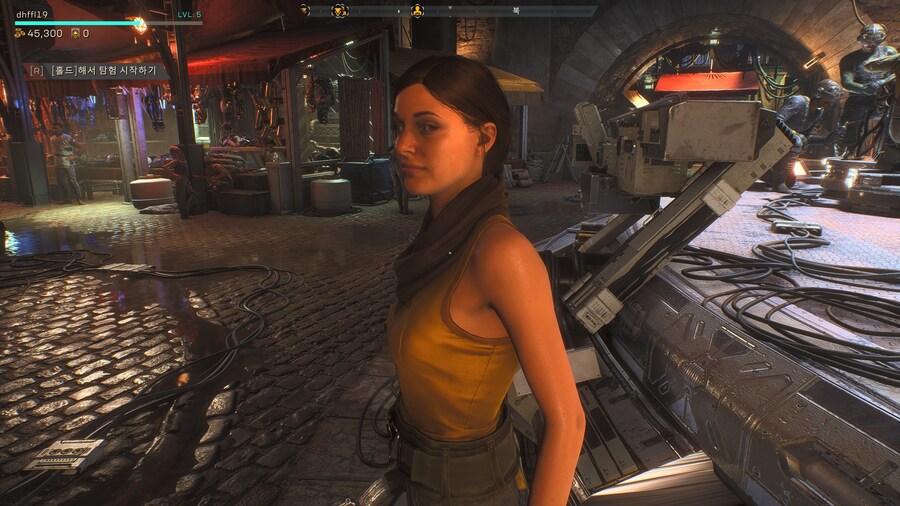The image size is (900, 506).
Task: Select the large highlighted triangle compass marker
Action: point(340,11)
